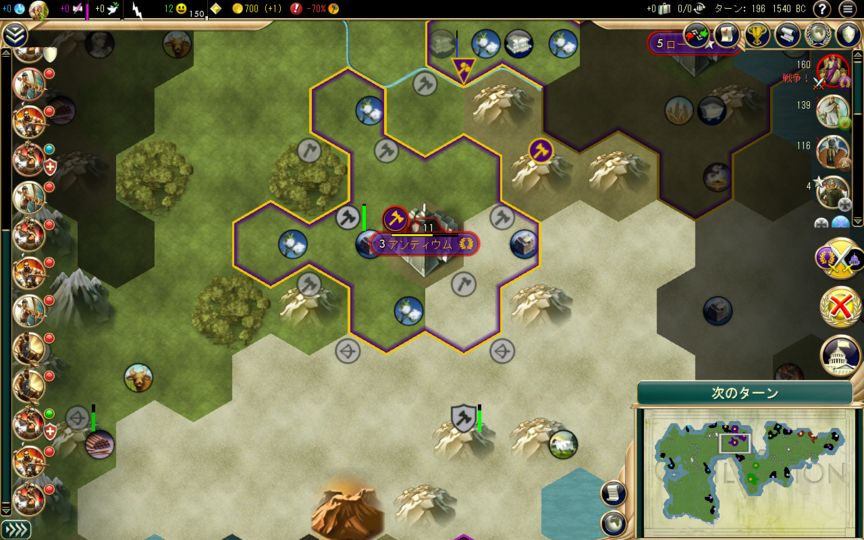Viewport: 864px width, 540px height.
Task: Show victory progress via the gold trophy icon
Action: pyautogui.click(x=757, y=36)
